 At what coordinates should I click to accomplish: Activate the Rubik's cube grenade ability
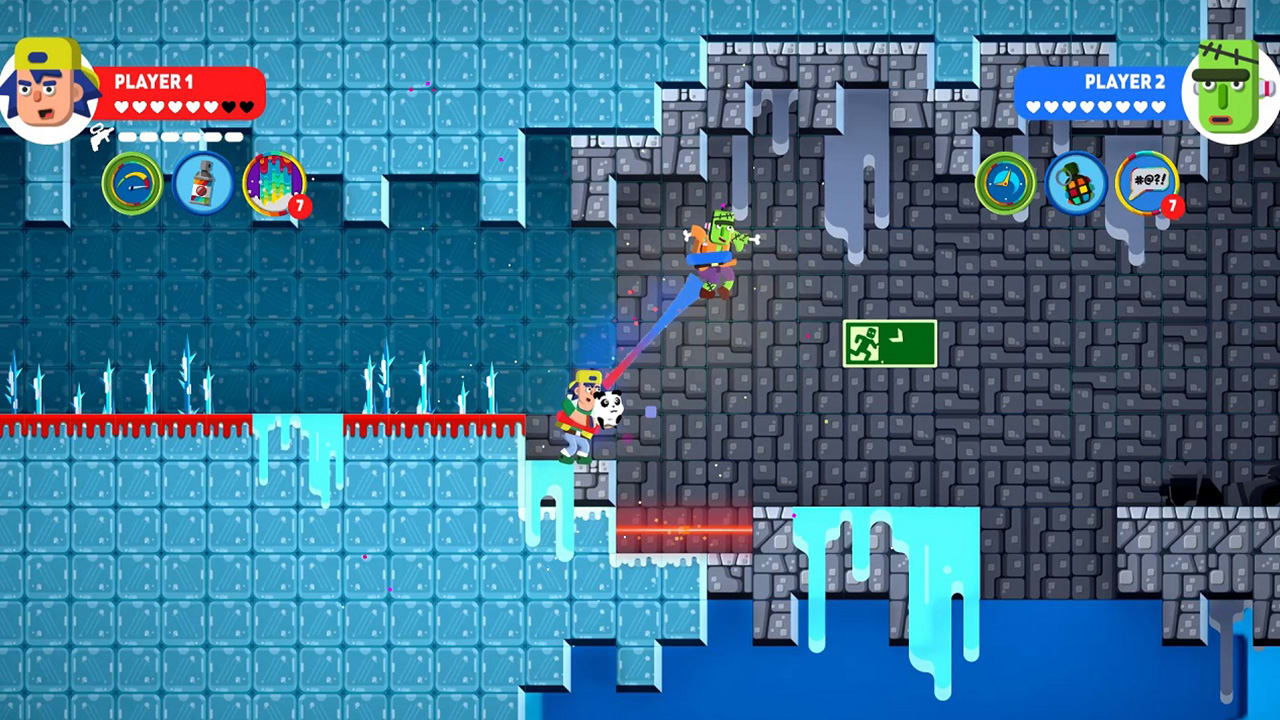point(1078,184)
